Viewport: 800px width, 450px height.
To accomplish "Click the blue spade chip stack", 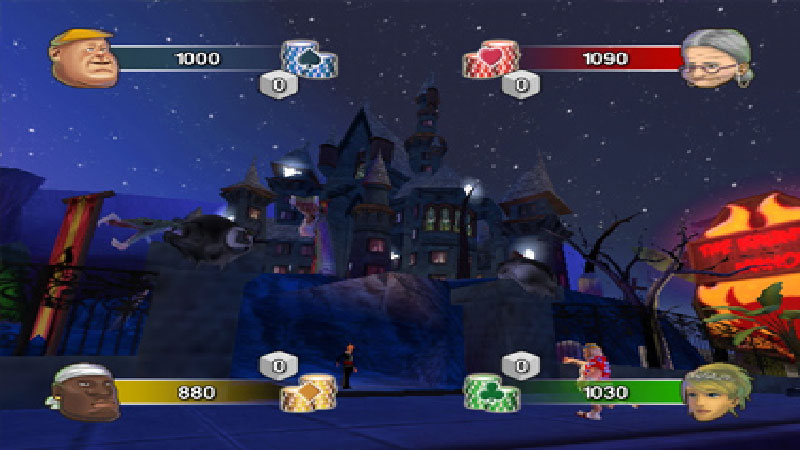I will click(308, 59).
